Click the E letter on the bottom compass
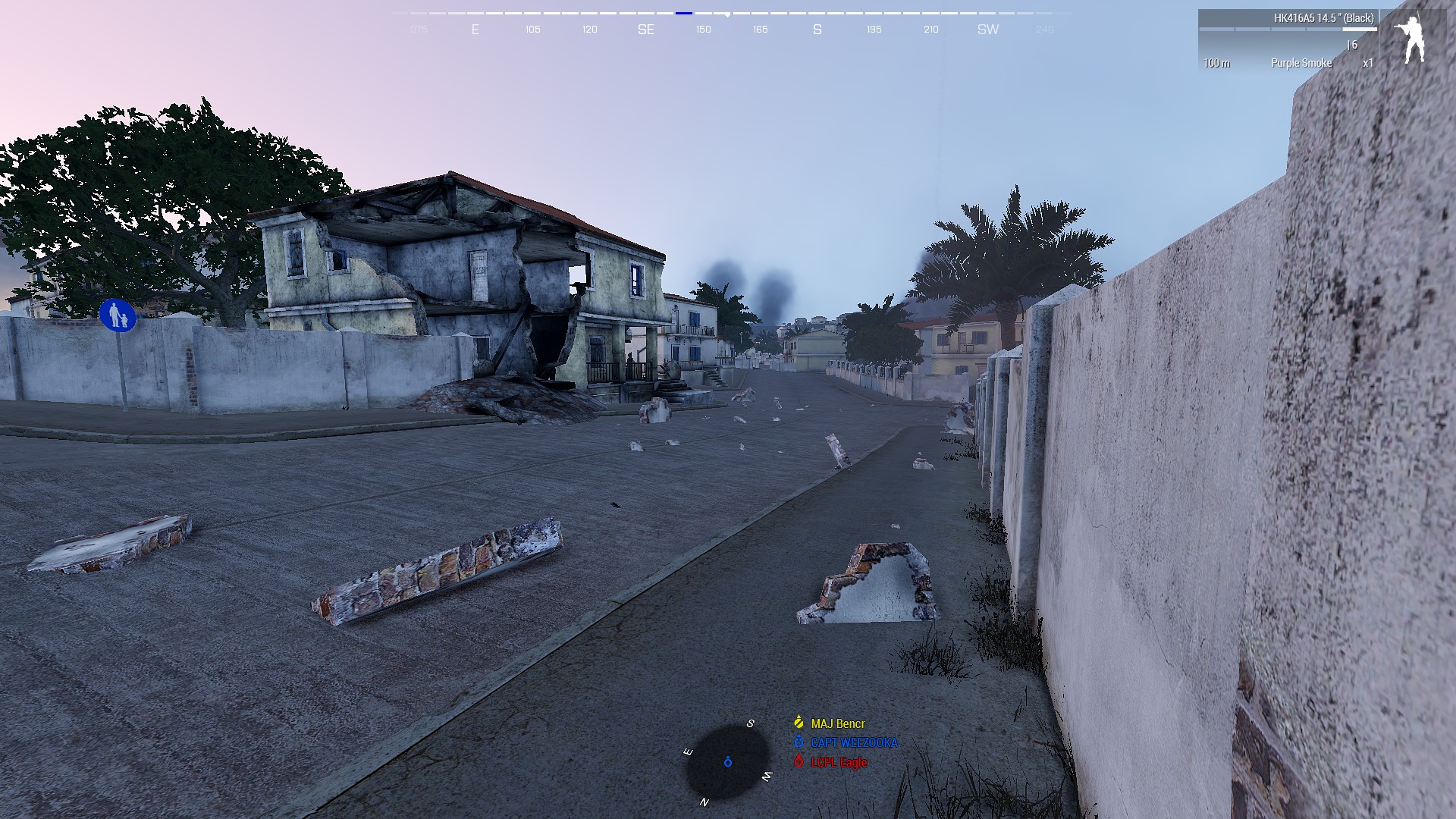1456x819 pixels. pyautogui.click(x=688, y=752)
